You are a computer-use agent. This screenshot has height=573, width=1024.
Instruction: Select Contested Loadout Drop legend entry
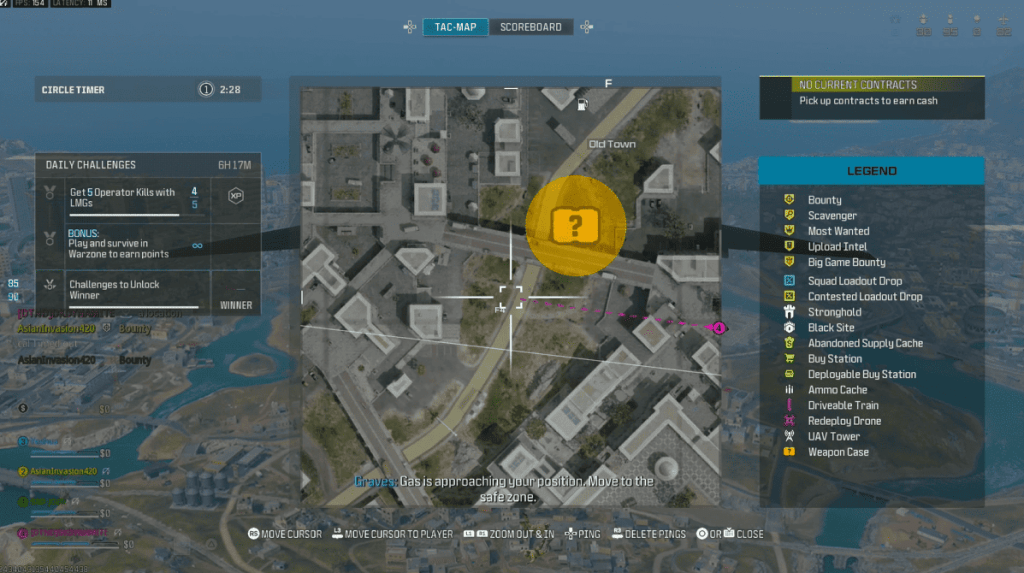click(865, 297)
